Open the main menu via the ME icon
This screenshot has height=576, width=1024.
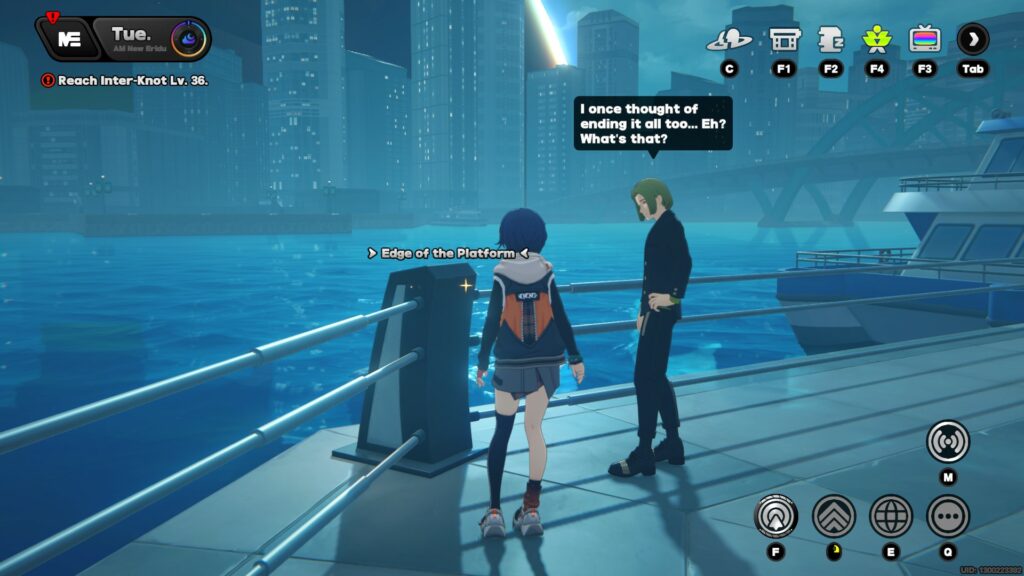pyautogui.click(x=68, y=39)
